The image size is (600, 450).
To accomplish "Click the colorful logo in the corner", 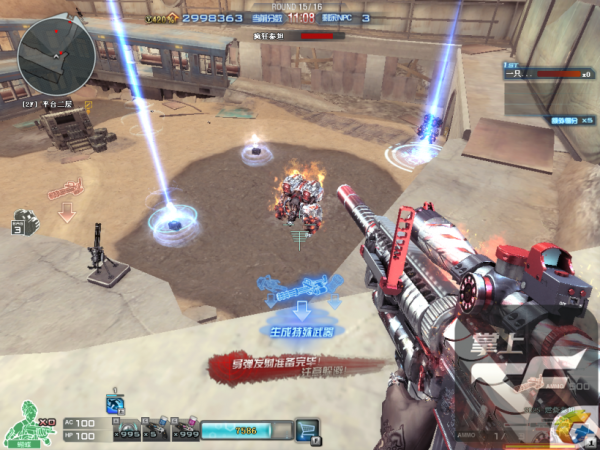I will pos(571,428).
